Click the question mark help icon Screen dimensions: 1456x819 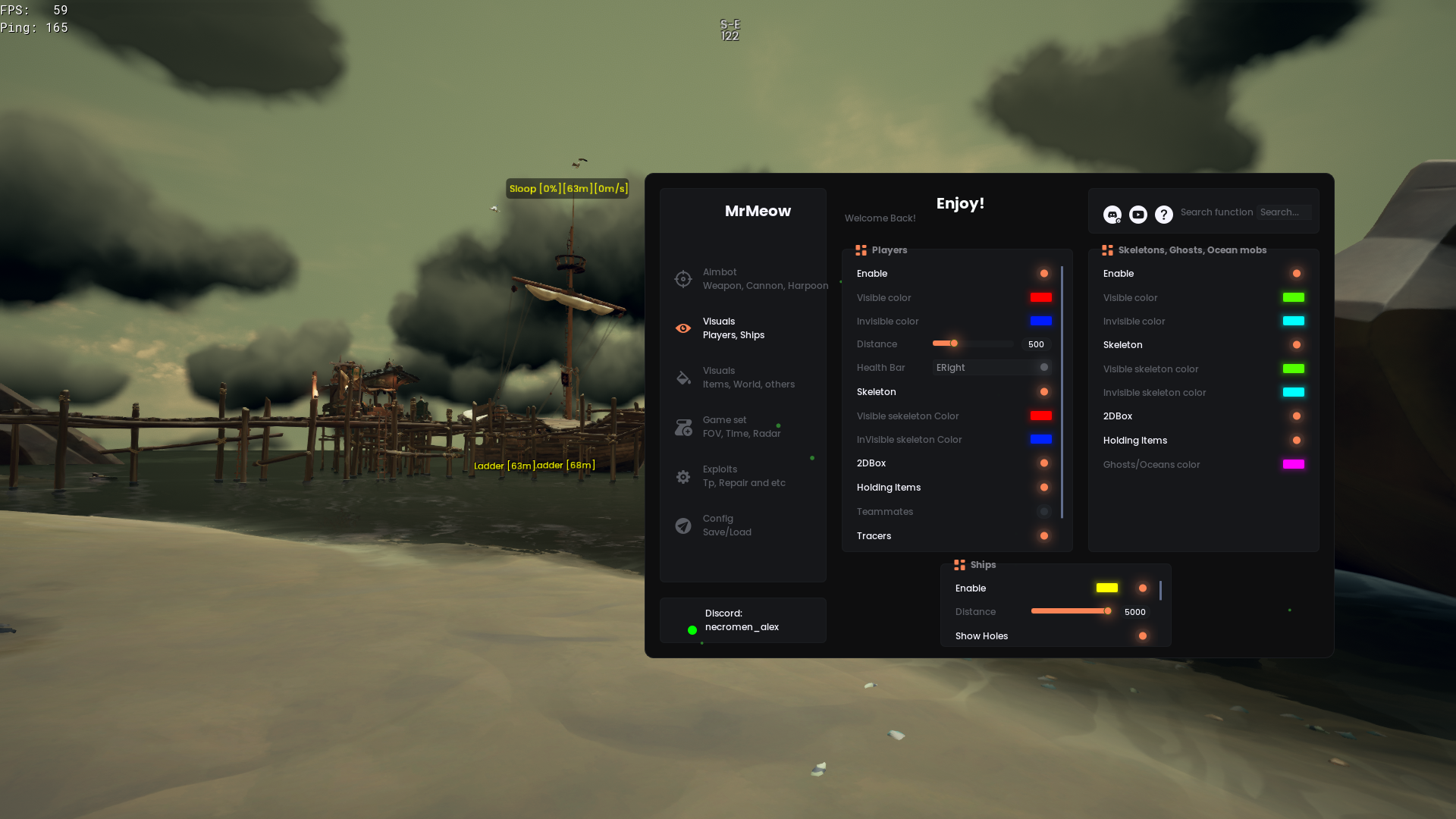(x=1164, y=215)
